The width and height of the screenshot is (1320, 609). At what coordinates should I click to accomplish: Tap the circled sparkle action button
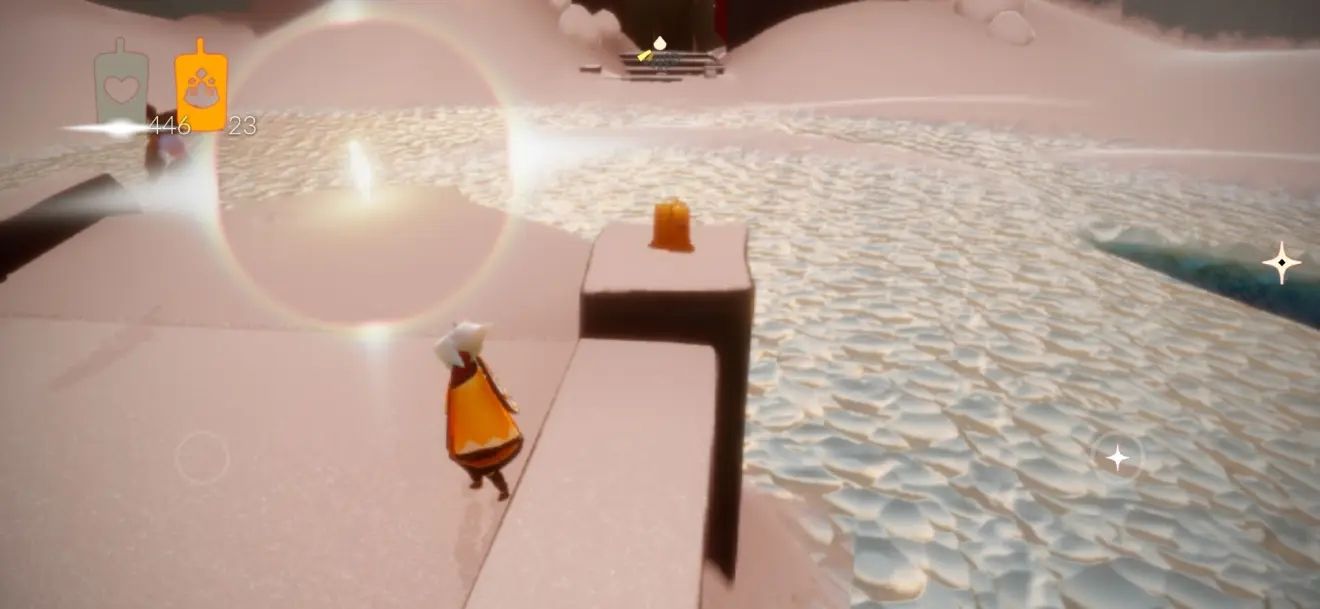click(1117, 458)
